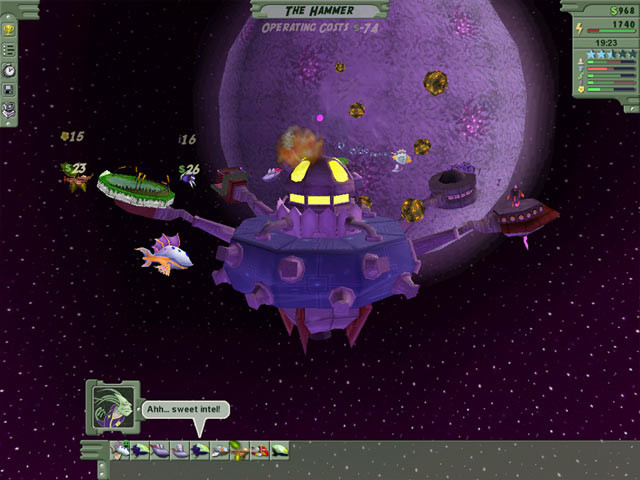The image size is (640, 480).
Task: Save the game with the floppy disk icon
Action: (x=9, y=90)
